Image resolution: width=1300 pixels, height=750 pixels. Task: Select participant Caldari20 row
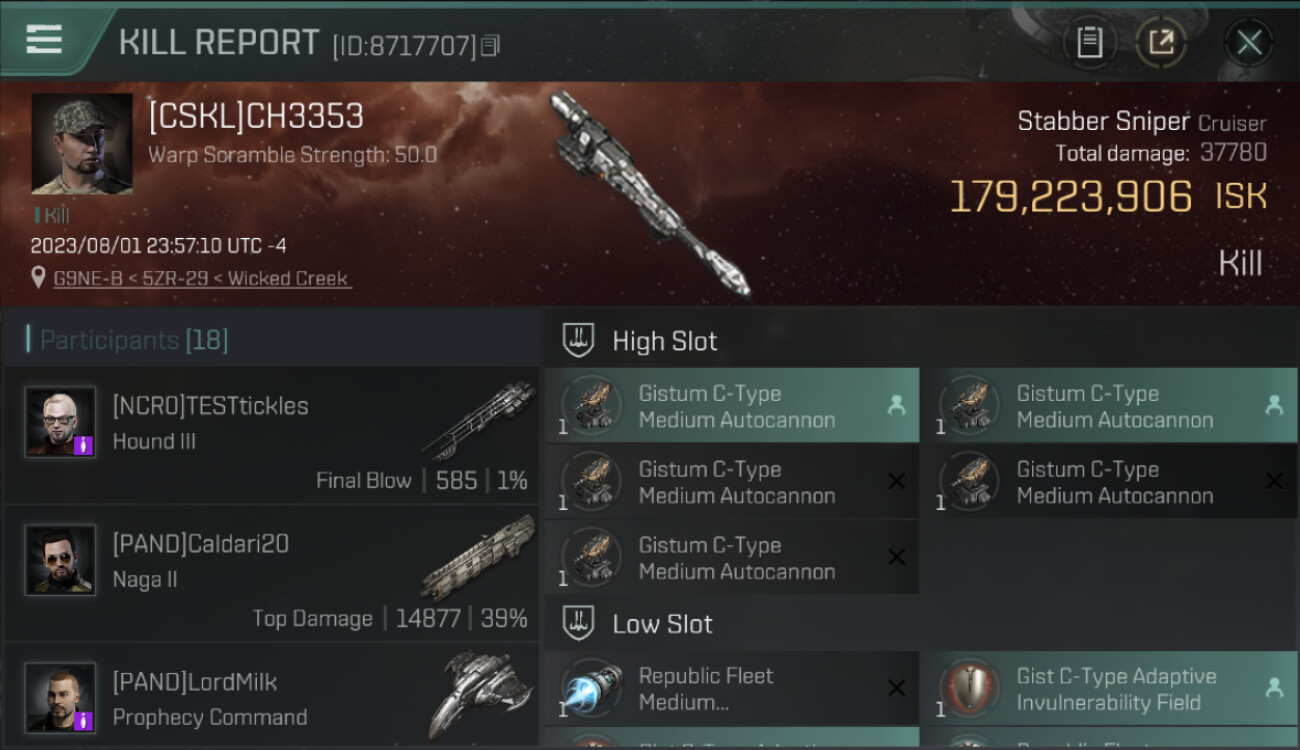271,574
